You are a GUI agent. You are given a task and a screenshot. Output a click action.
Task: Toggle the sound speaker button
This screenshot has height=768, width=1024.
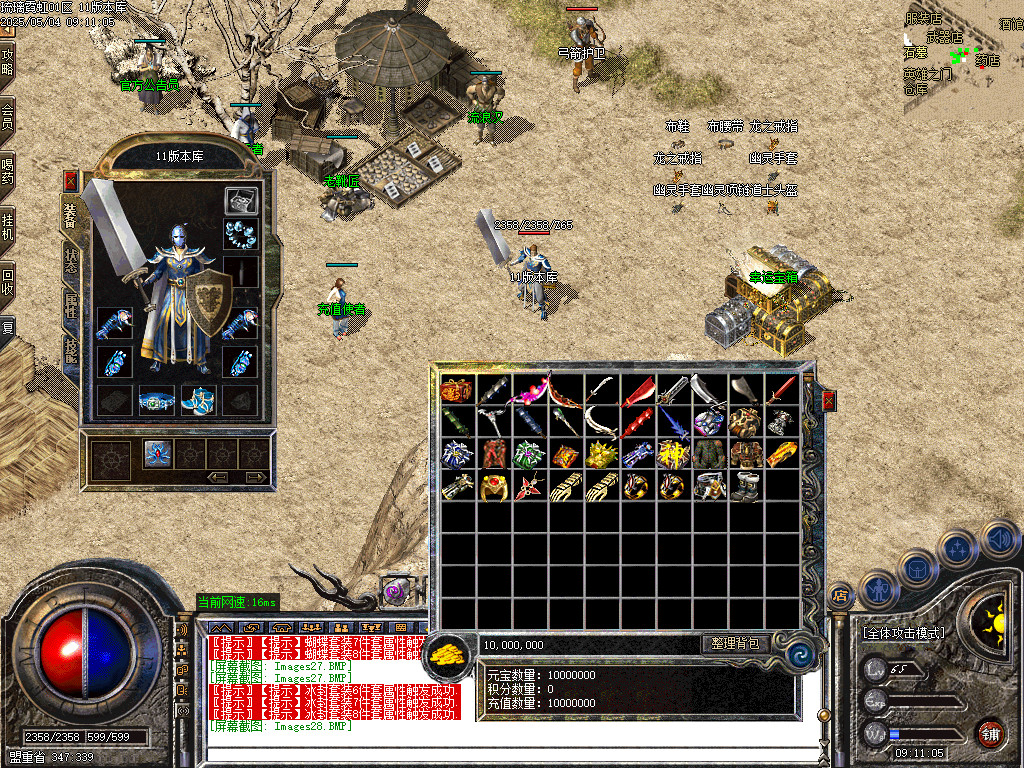999,540
